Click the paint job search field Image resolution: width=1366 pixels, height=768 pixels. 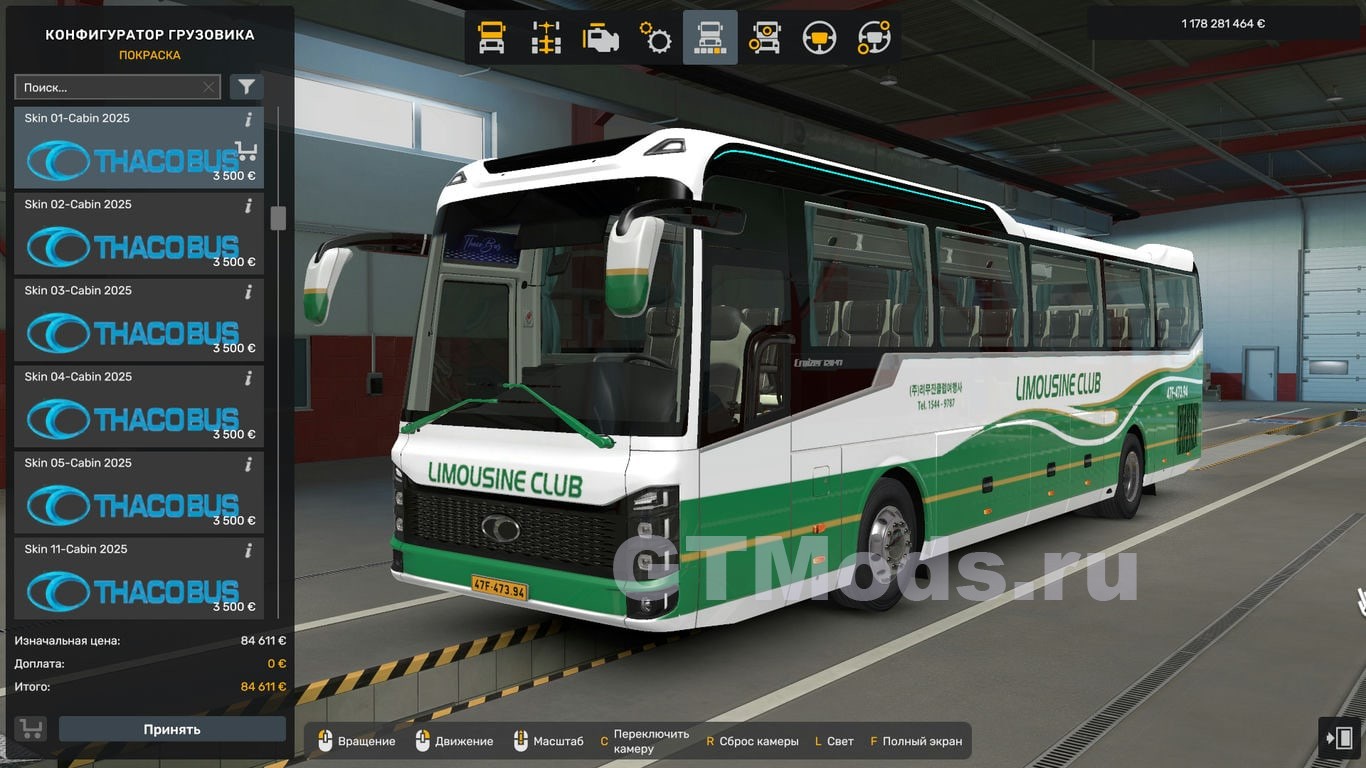108,88
